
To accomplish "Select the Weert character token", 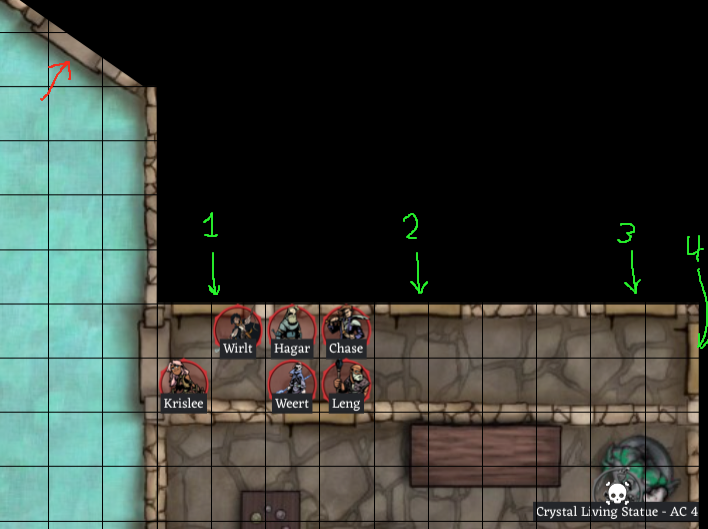I will 292,380.
